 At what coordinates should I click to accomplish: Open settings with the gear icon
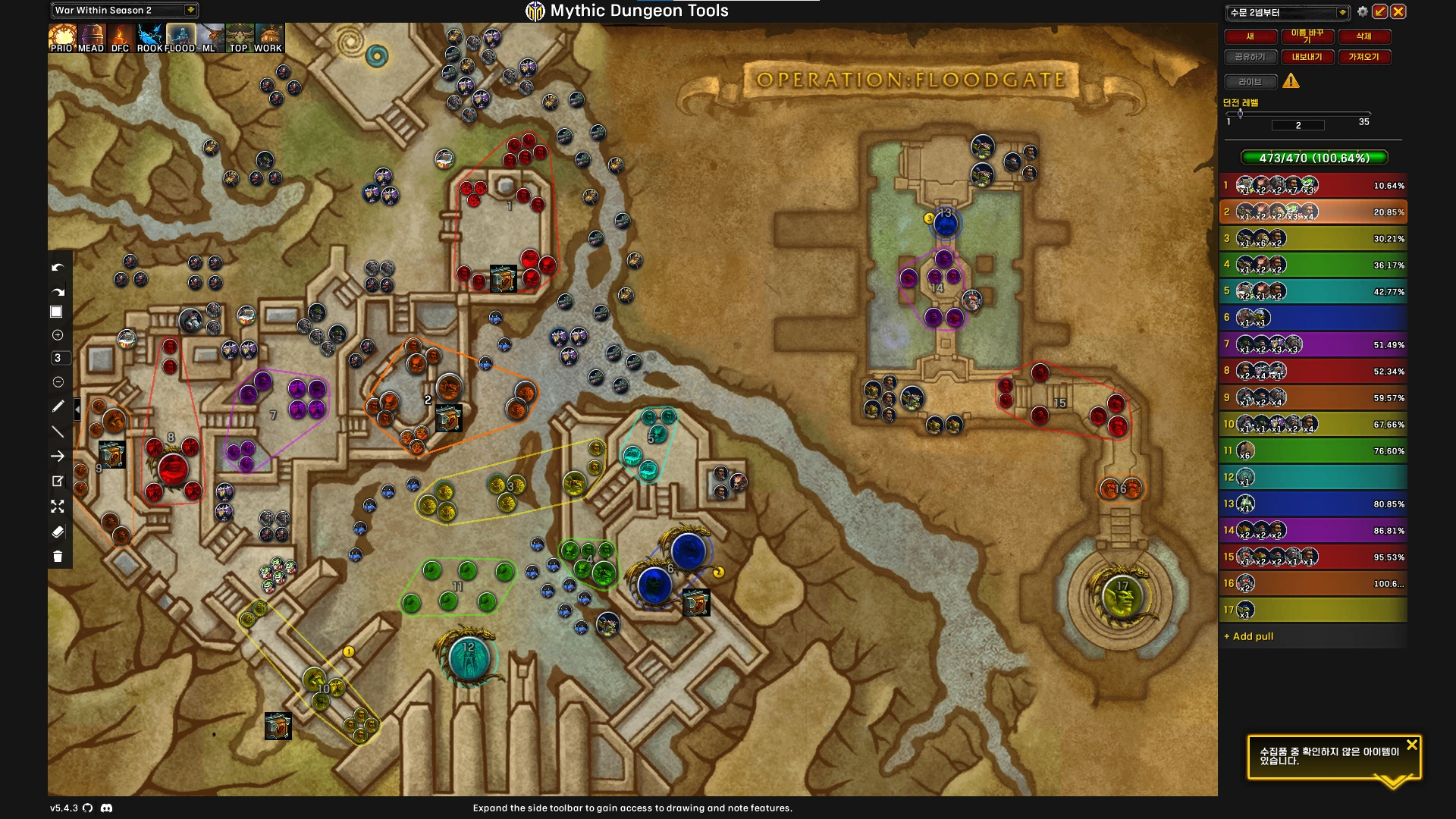pyautogui.click(x=1363, y=11)
